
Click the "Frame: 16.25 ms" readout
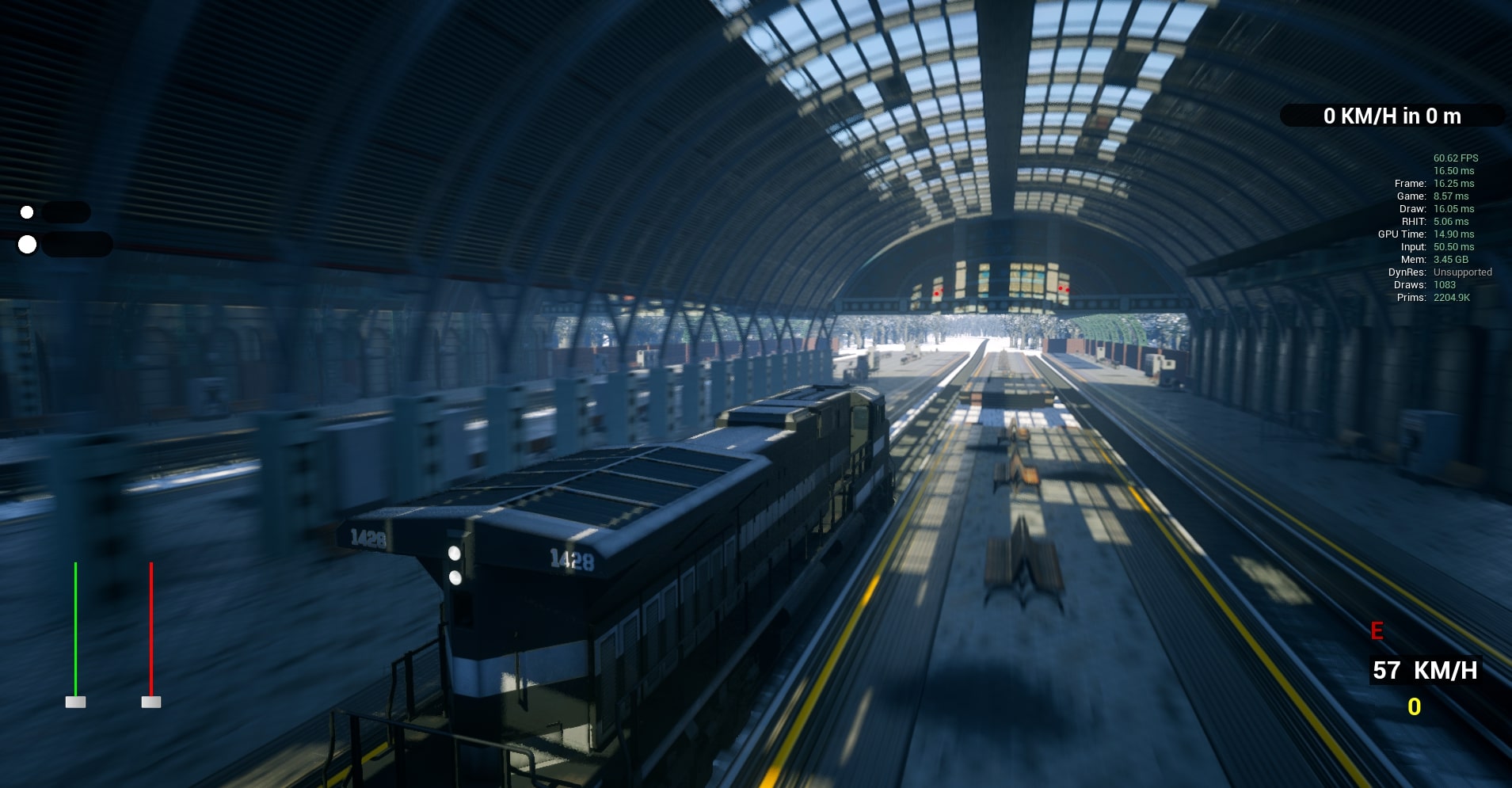[1434, 183]
